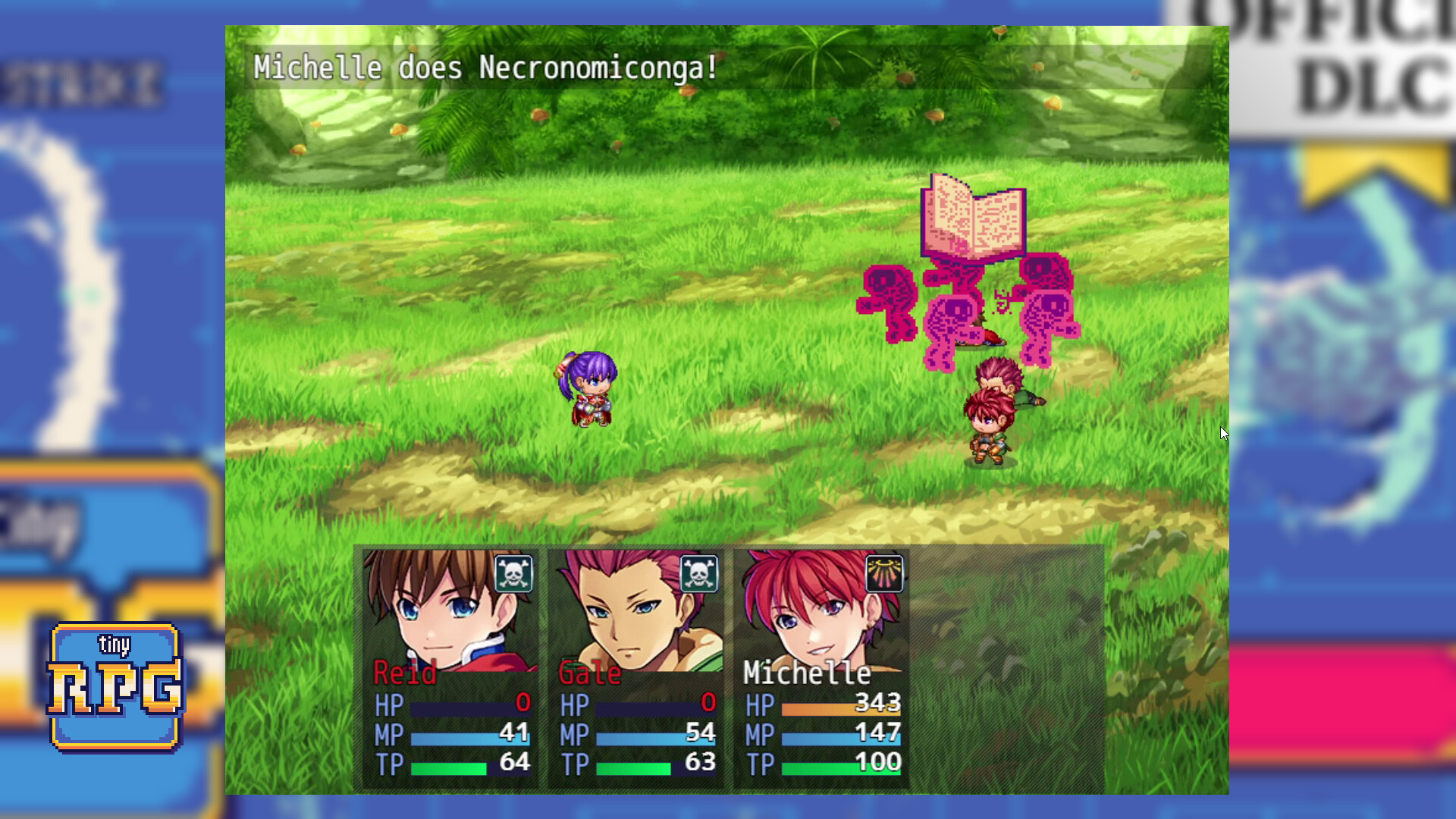
Task: Select the purple-haired character sprite on the field
Action: tap(590, 387)
